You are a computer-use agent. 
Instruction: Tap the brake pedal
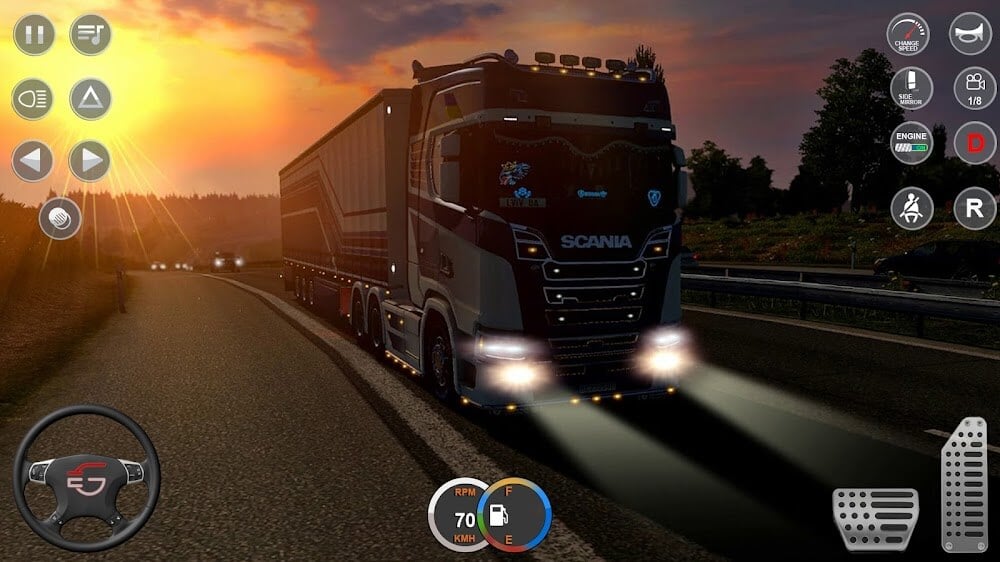point(876,517)
